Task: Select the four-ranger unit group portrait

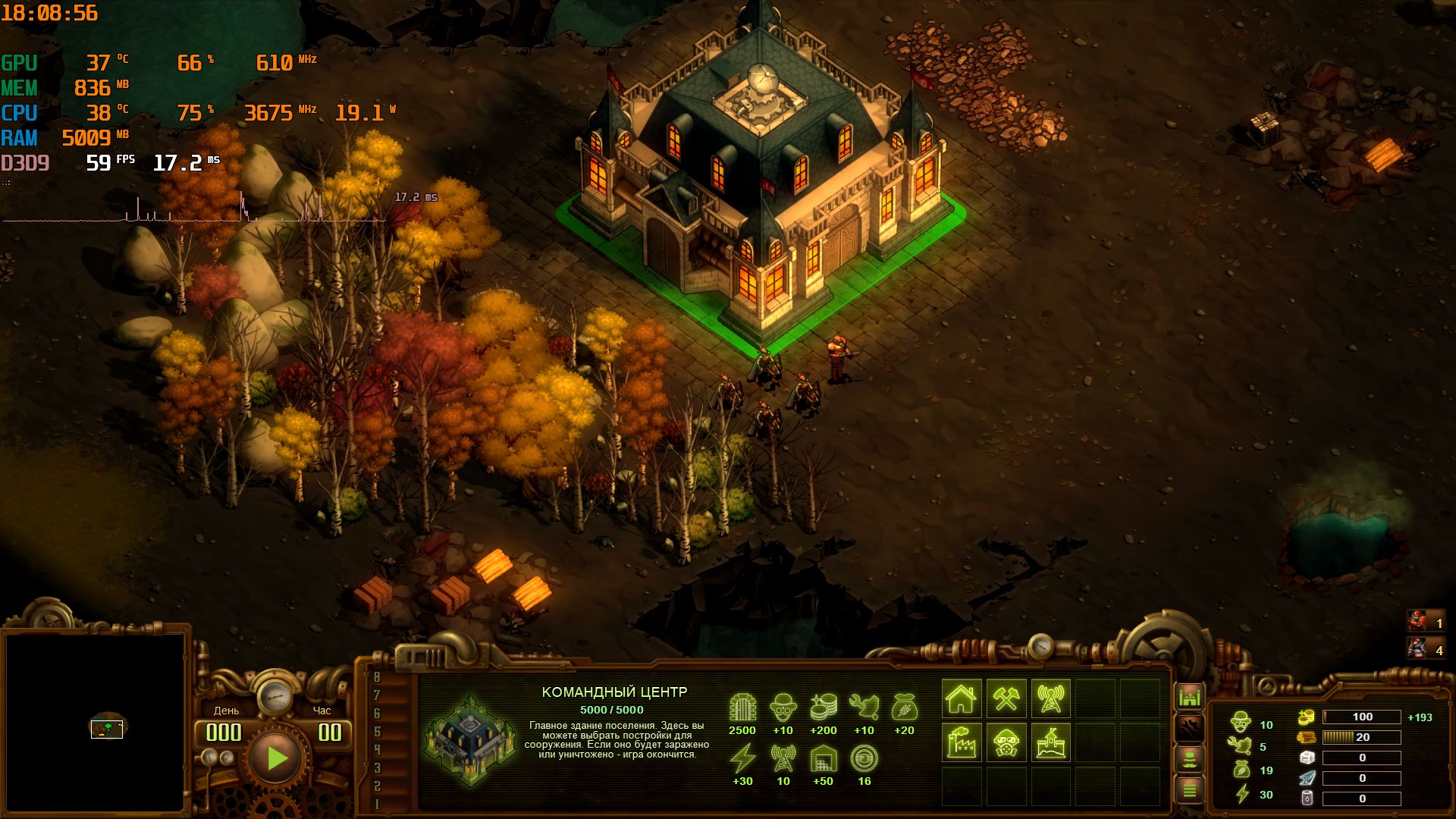Action: (x=1417, y=648)
